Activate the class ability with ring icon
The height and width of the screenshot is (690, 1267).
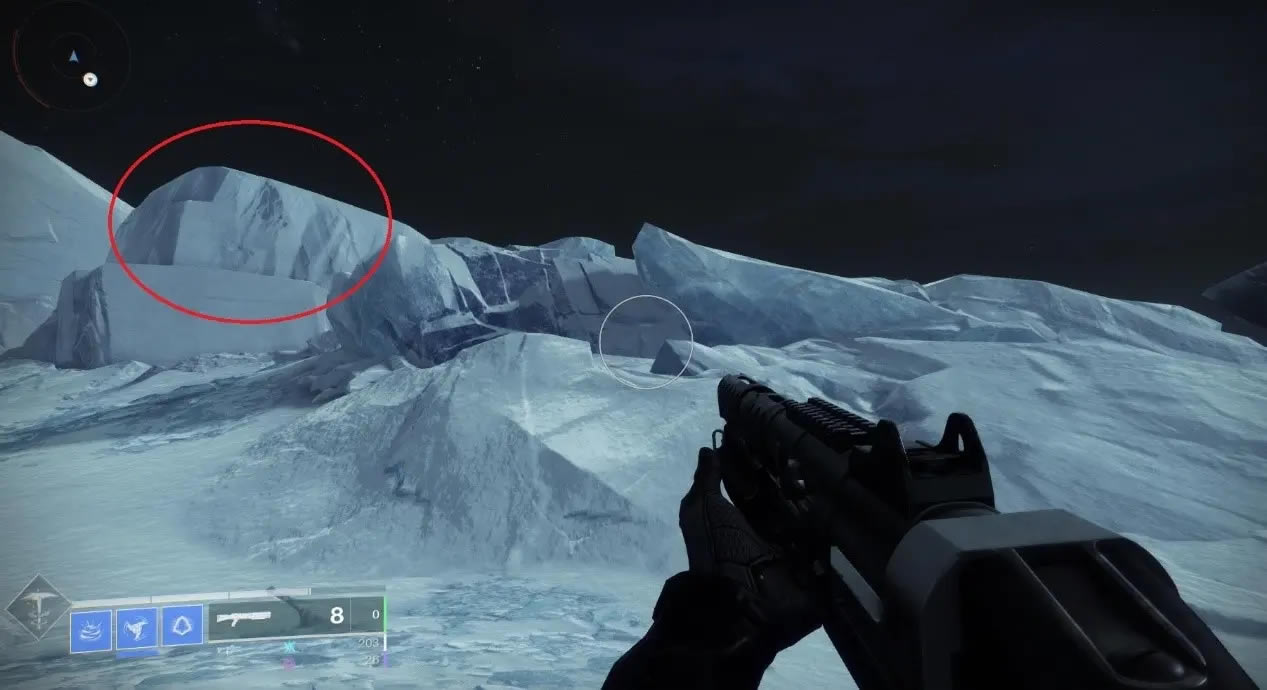pyautogui.click(x=182, y=627)
